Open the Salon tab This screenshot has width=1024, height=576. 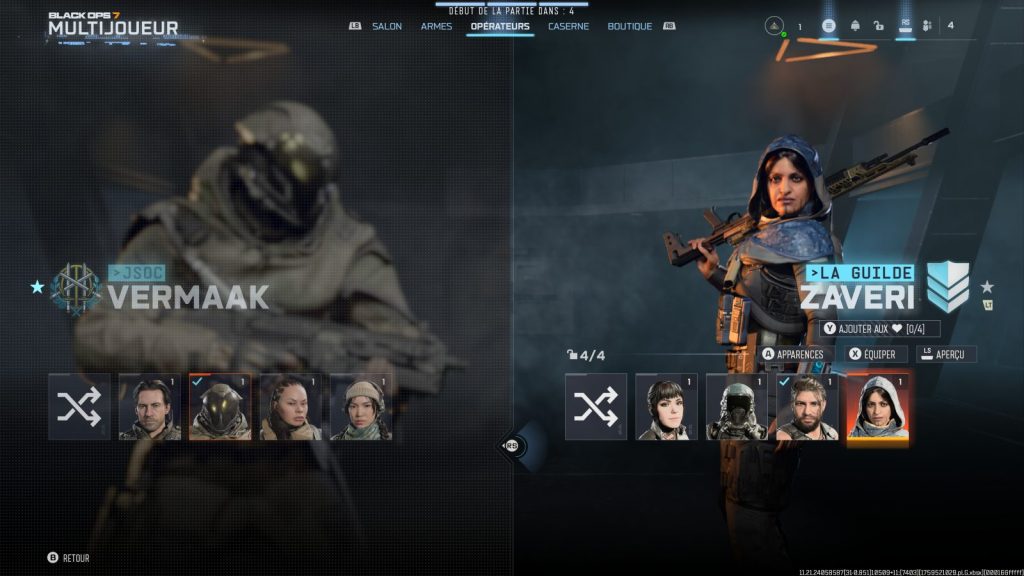pos(386,26)
